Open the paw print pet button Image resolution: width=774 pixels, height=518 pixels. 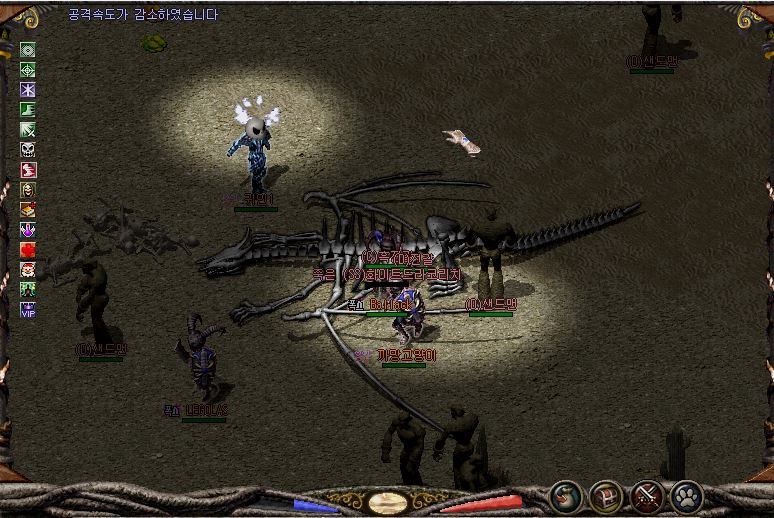687,496
